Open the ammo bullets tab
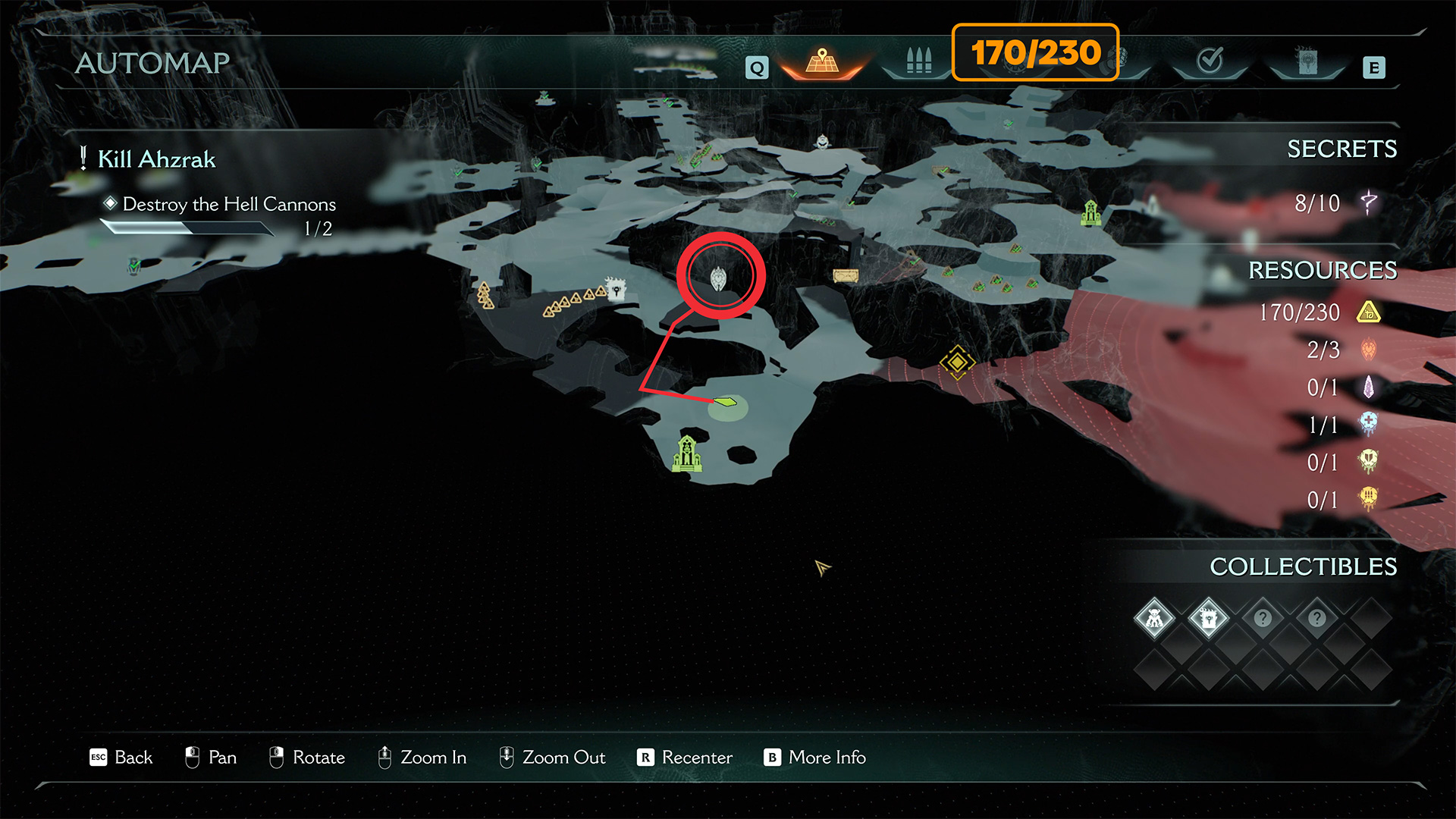 (918, 61)
